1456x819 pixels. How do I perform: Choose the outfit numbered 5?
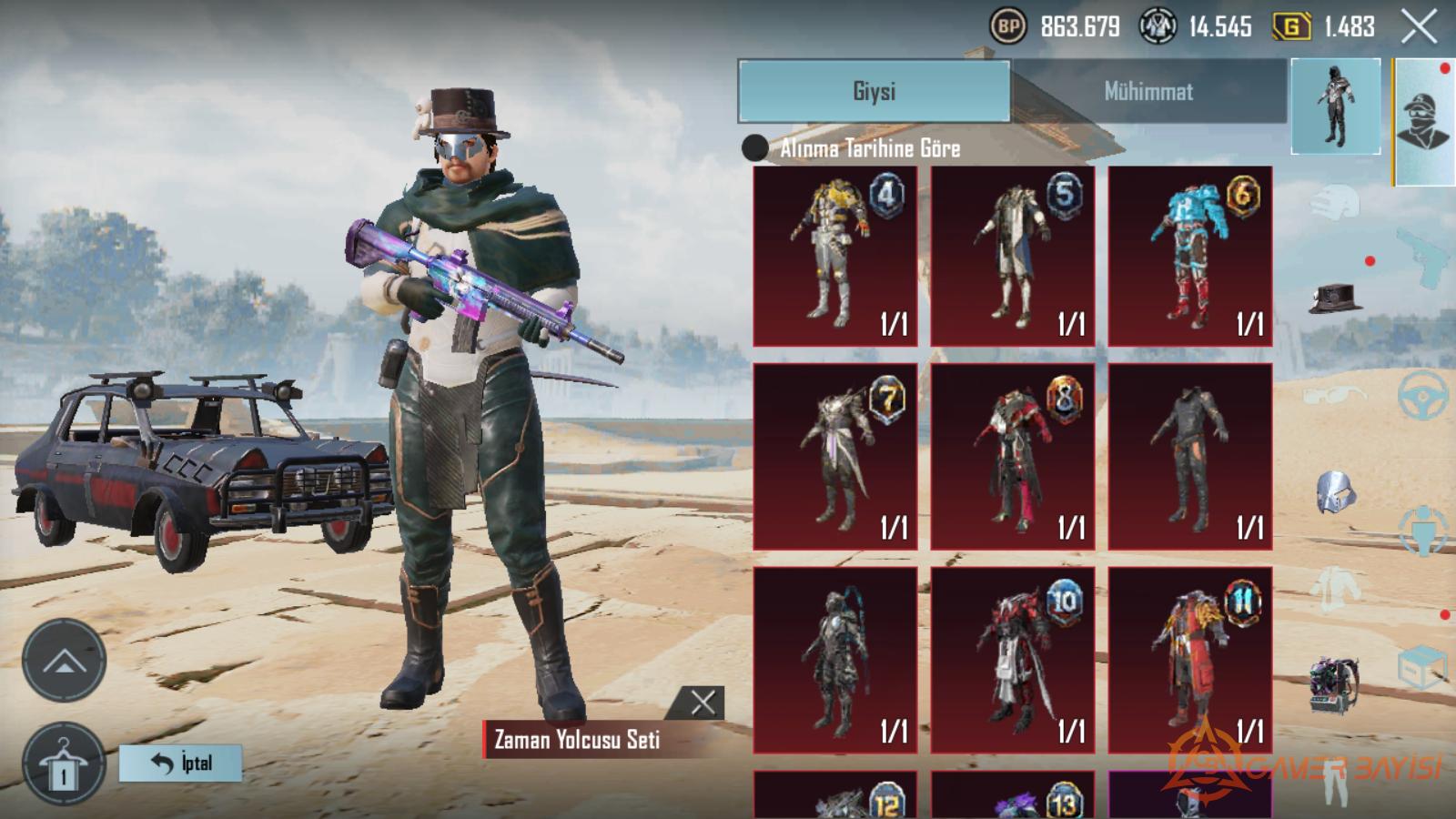(1013, 256)
